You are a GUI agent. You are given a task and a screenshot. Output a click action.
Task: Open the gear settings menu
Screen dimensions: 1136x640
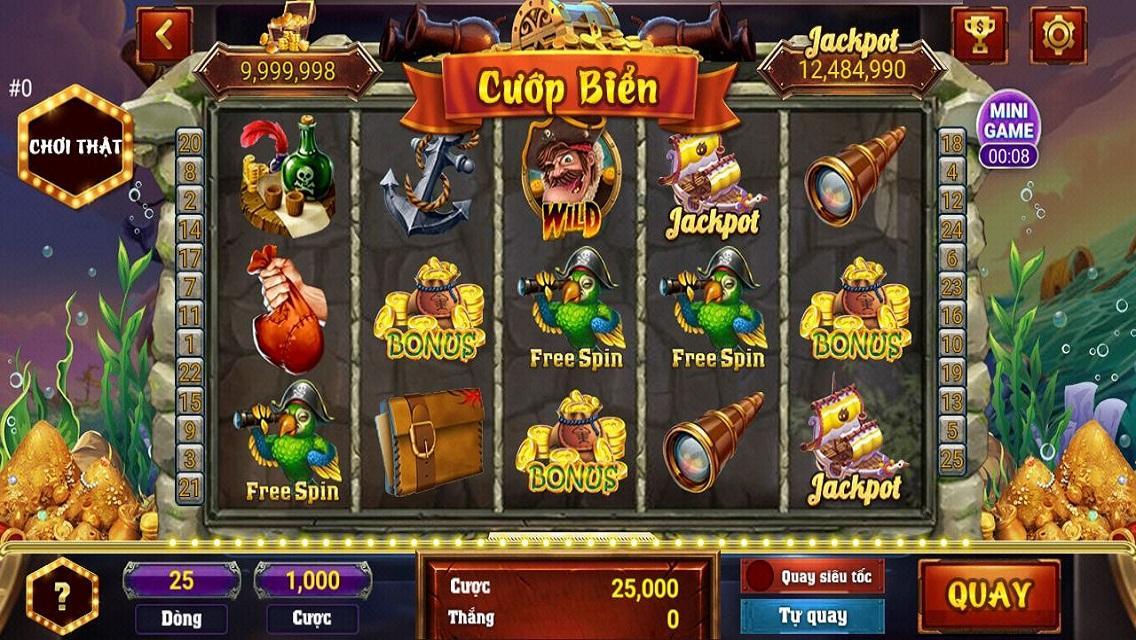click(1057, 36)
